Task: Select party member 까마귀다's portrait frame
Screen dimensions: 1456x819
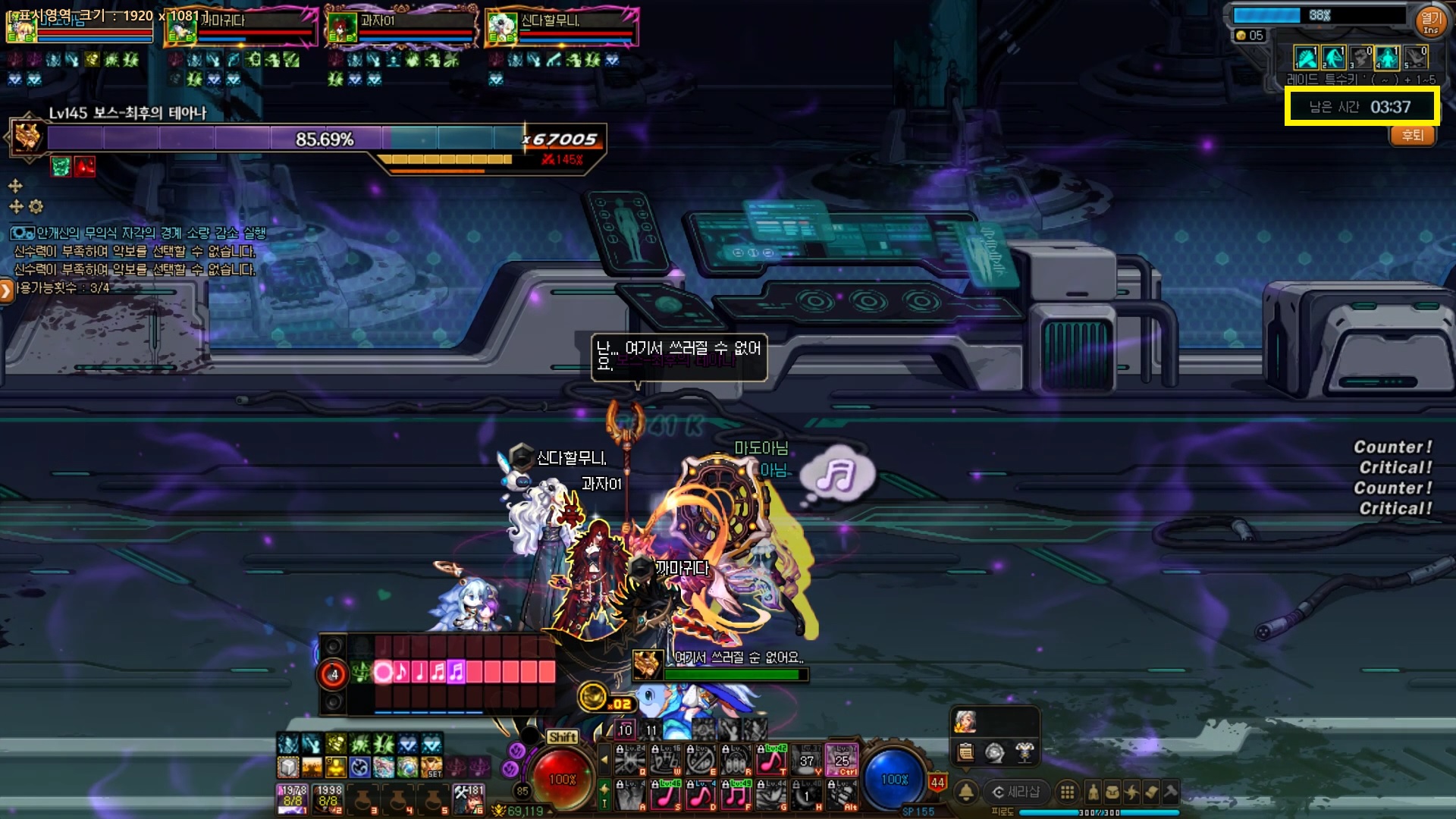Action: click(241, 27)
